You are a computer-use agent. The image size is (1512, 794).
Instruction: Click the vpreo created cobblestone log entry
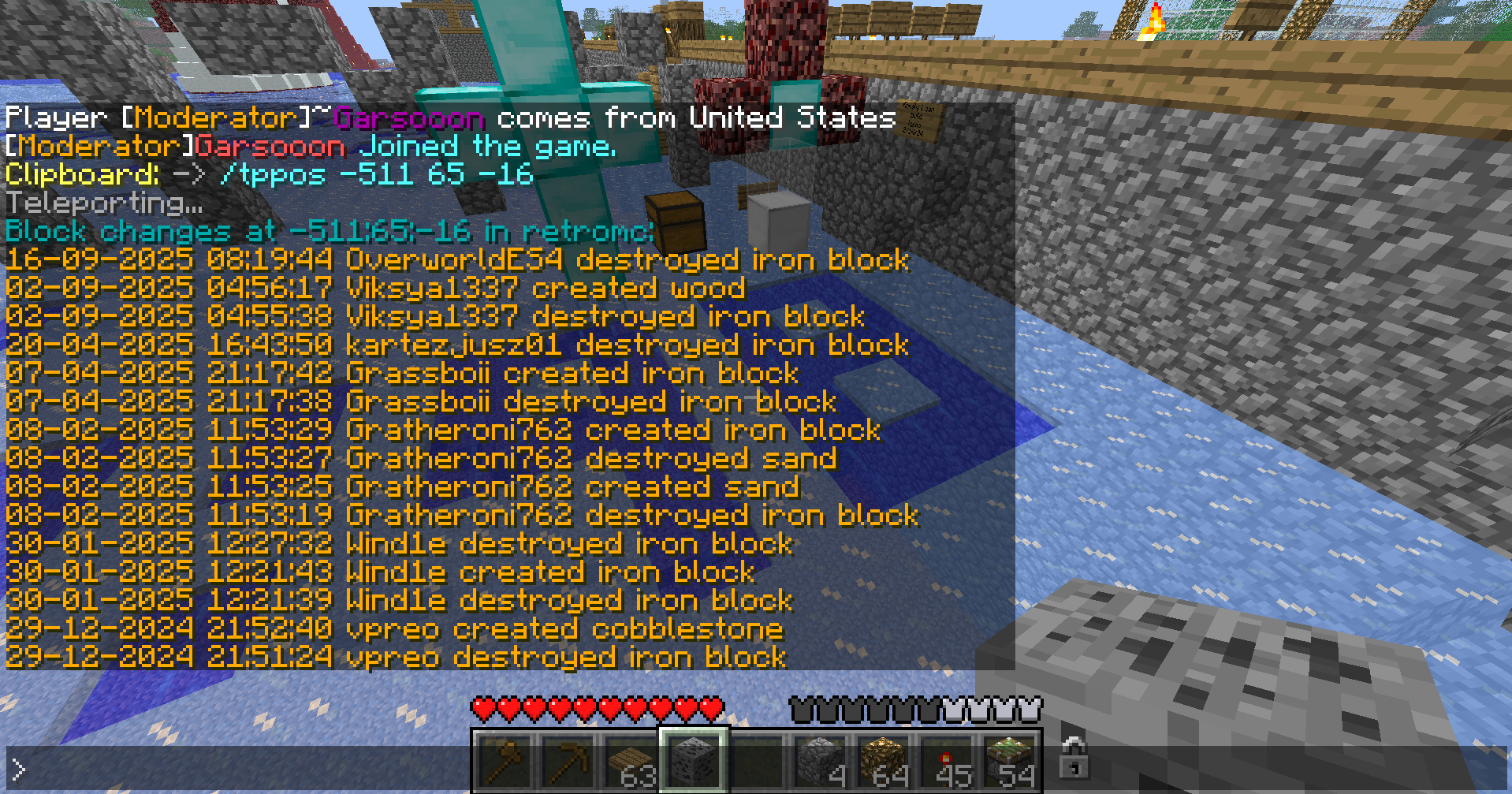[x=394, y=628]
